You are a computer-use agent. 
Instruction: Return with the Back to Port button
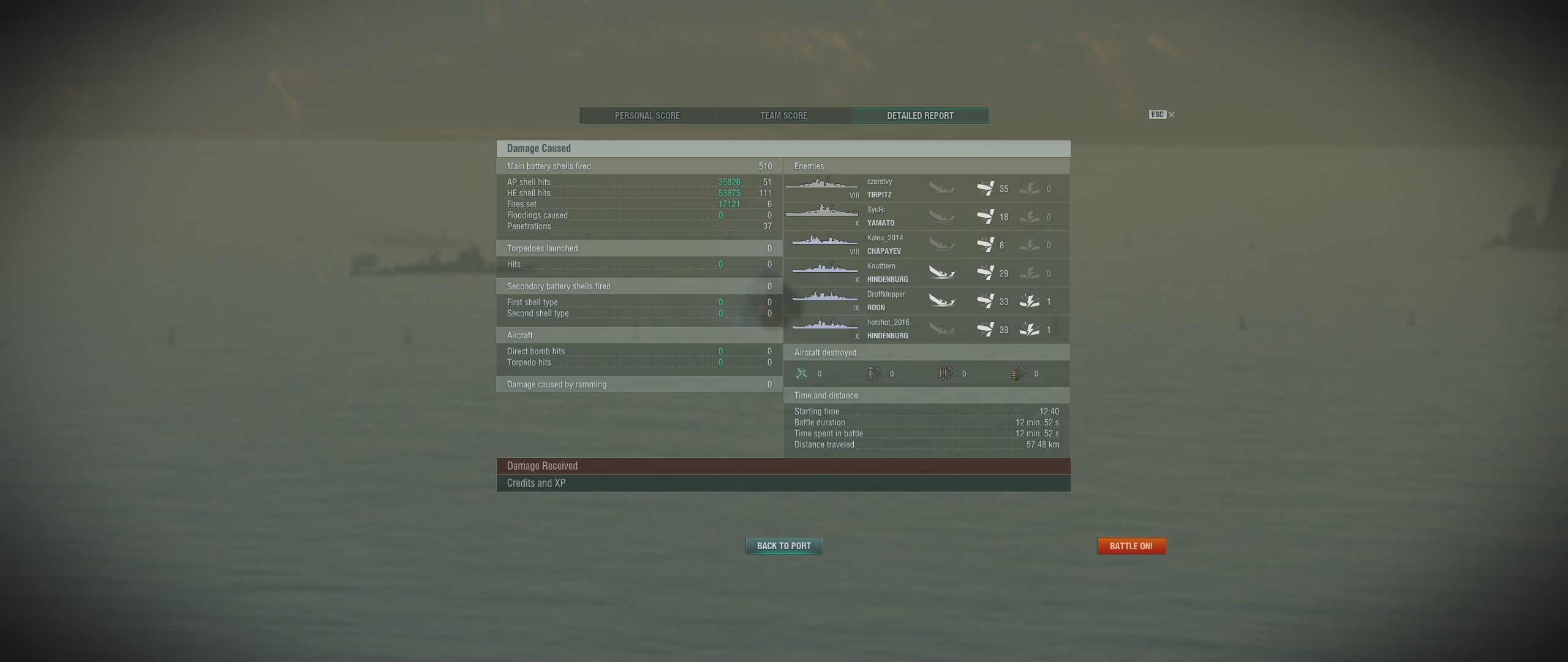783,546
